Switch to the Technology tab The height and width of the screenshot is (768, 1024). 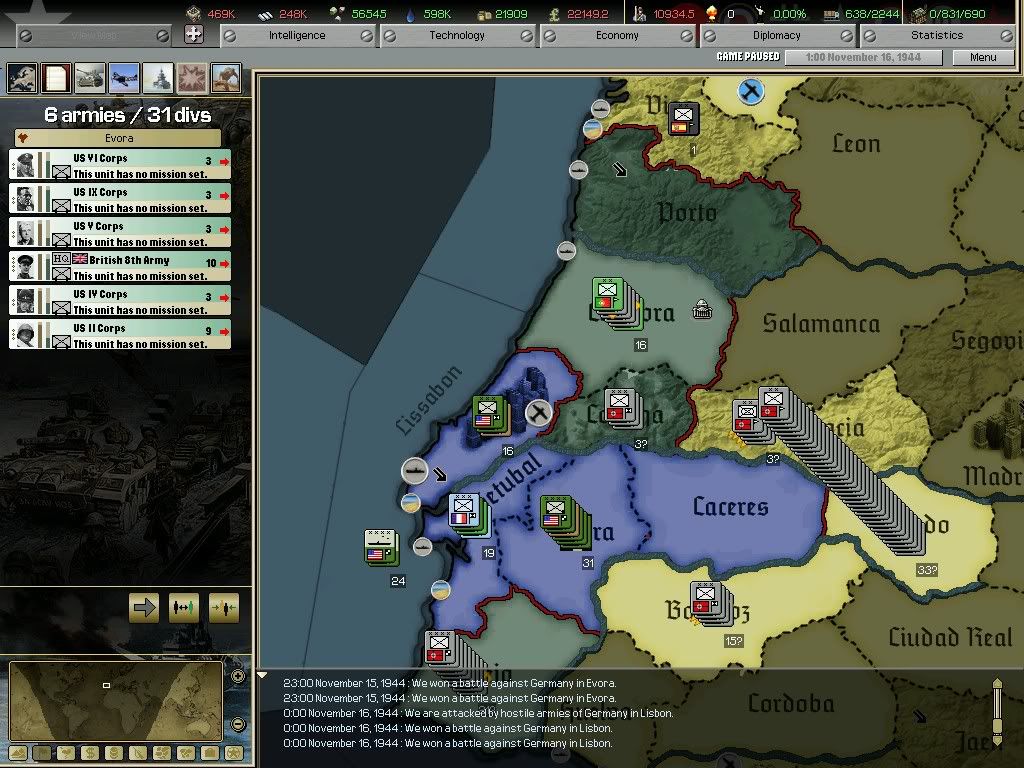(457, 36)
